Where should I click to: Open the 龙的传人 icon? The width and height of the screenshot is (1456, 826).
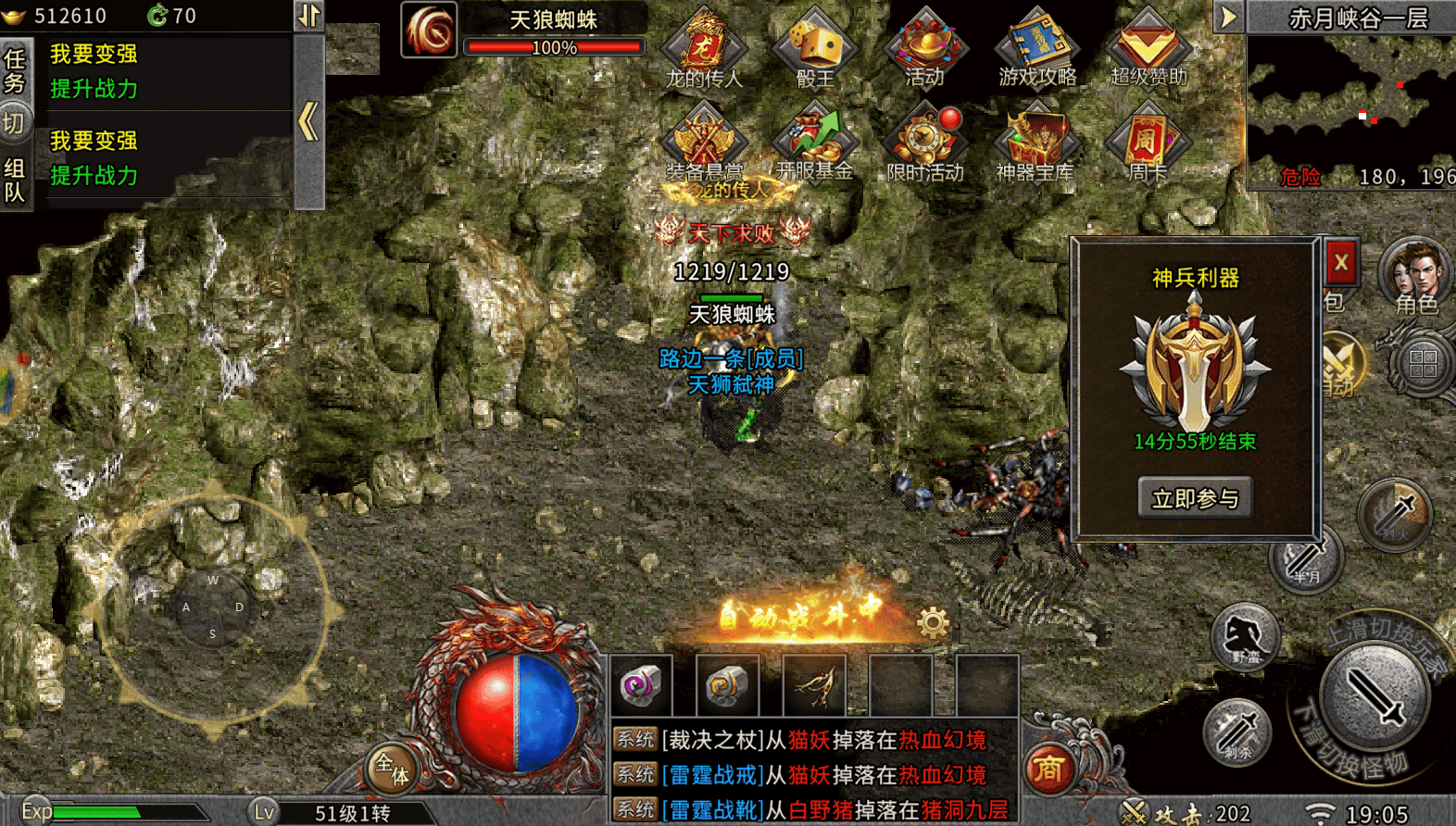(704, 48)
